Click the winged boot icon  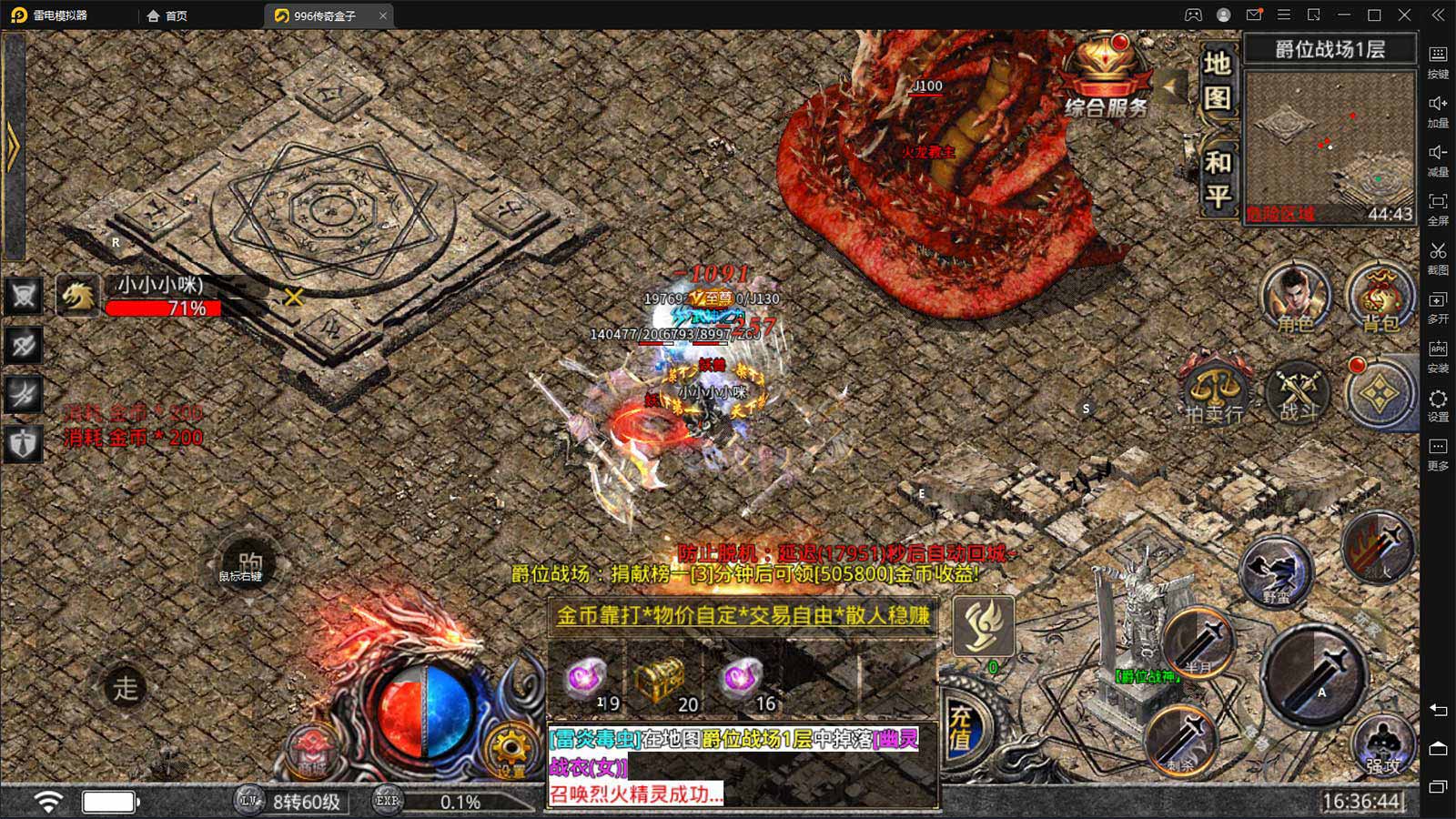983,626
